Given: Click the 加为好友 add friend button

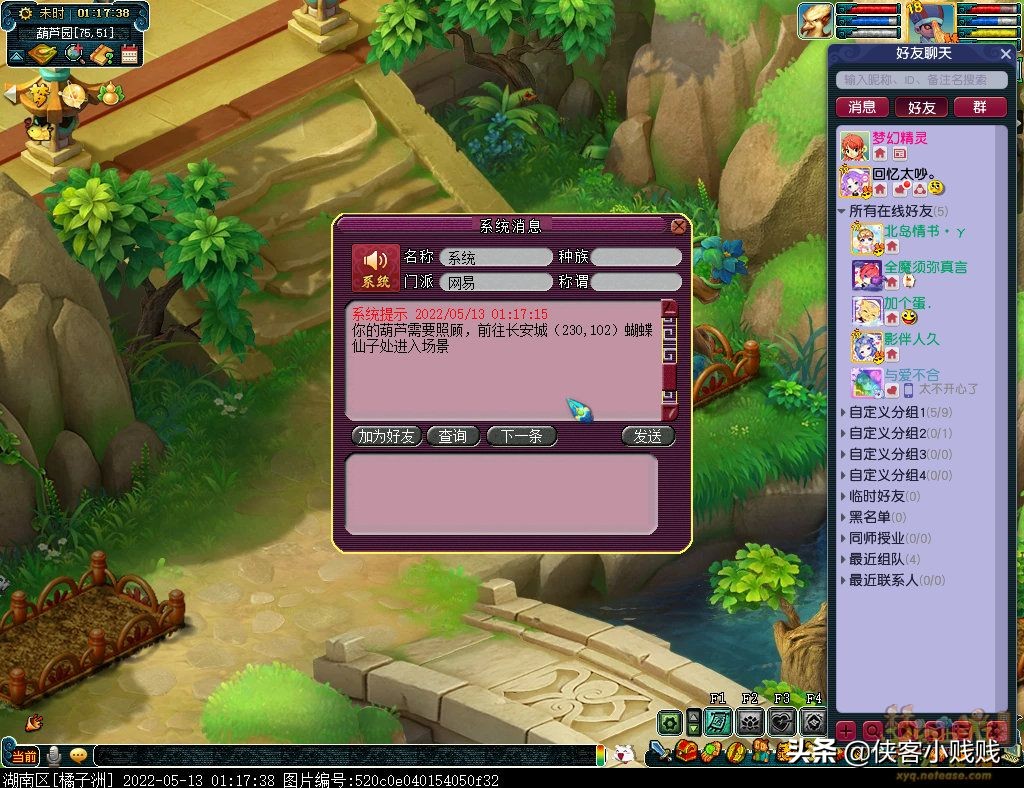Looking at the screenshot, I should [x=386, y=436].
